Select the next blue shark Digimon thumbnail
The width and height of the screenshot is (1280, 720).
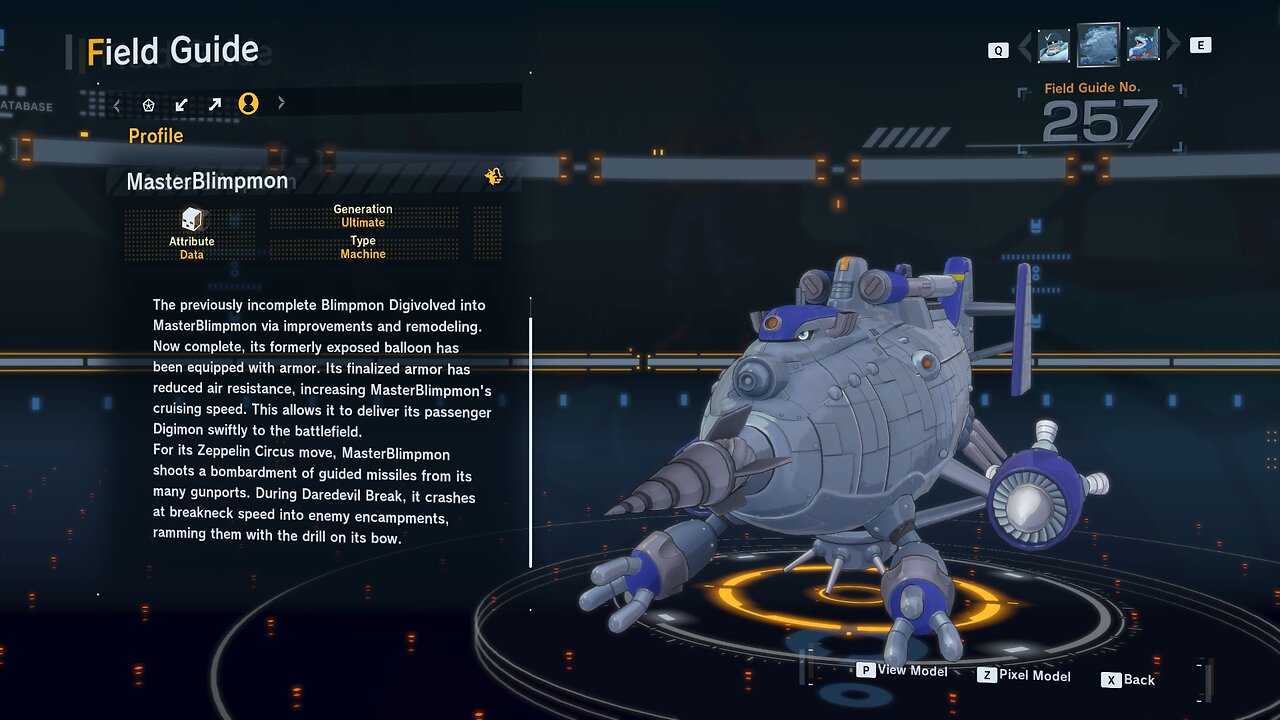pos(1142,45)
